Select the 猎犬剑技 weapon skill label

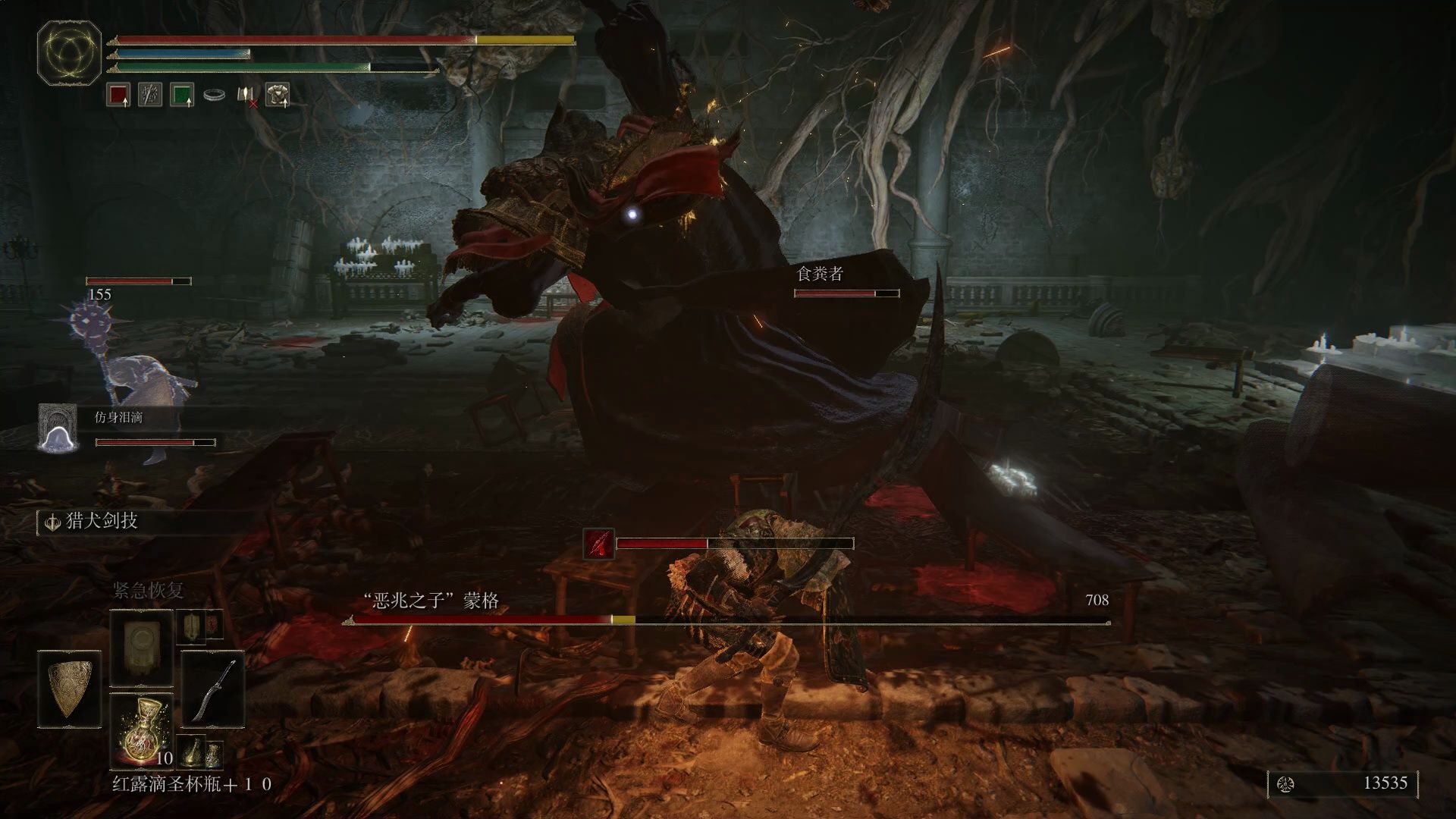coord(102,521)
